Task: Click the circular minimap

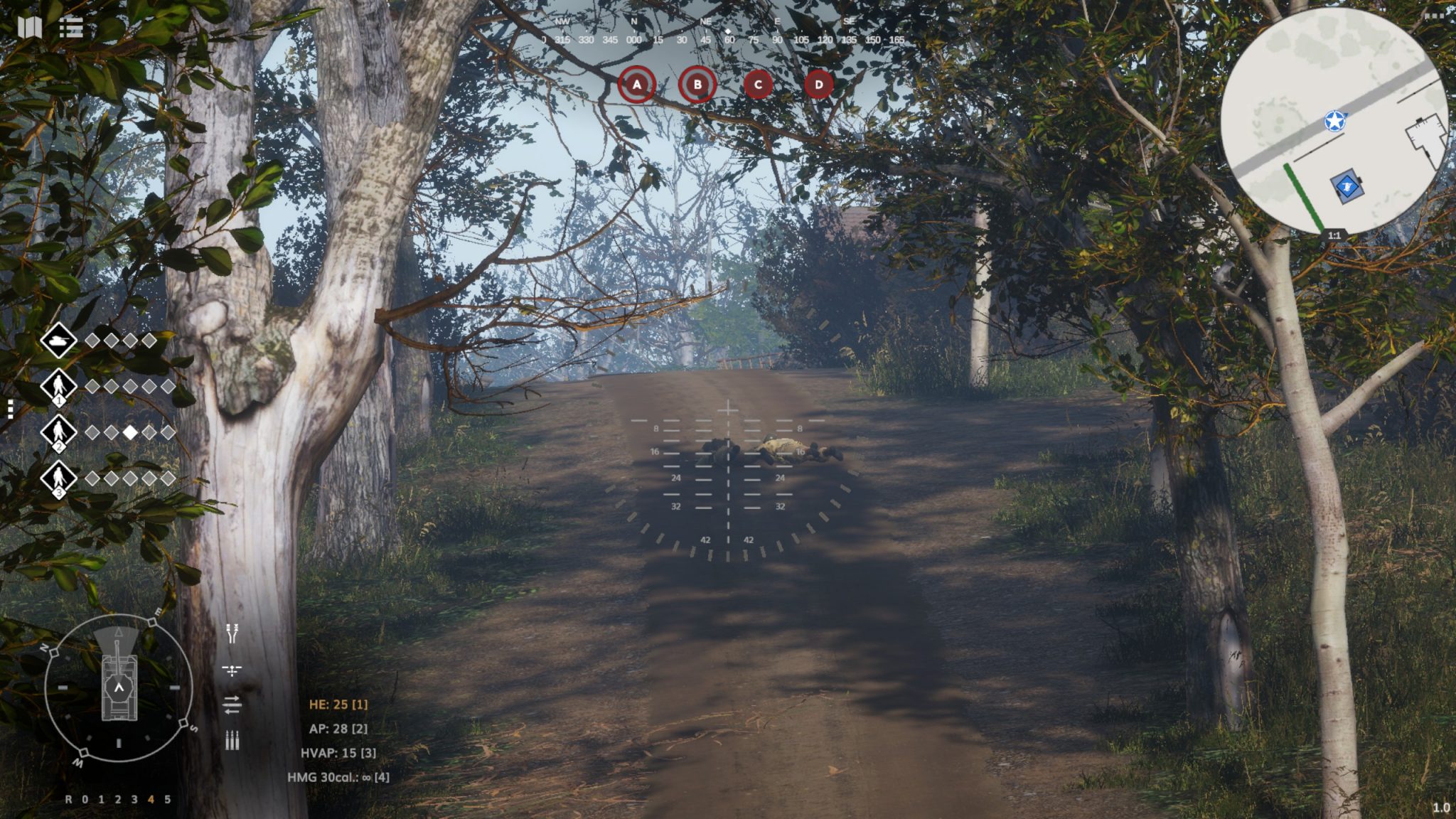Action: [1334, 121]
